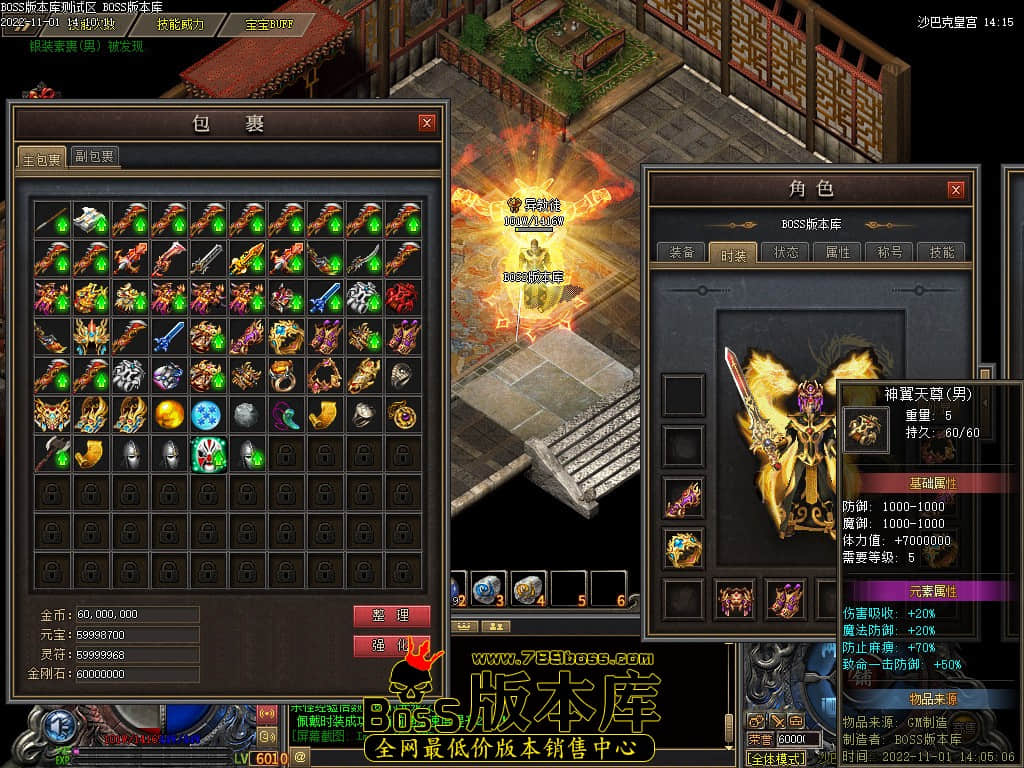Close the 包裹 inventory window
Screen dimensions: 1024x768
[427, 123]
